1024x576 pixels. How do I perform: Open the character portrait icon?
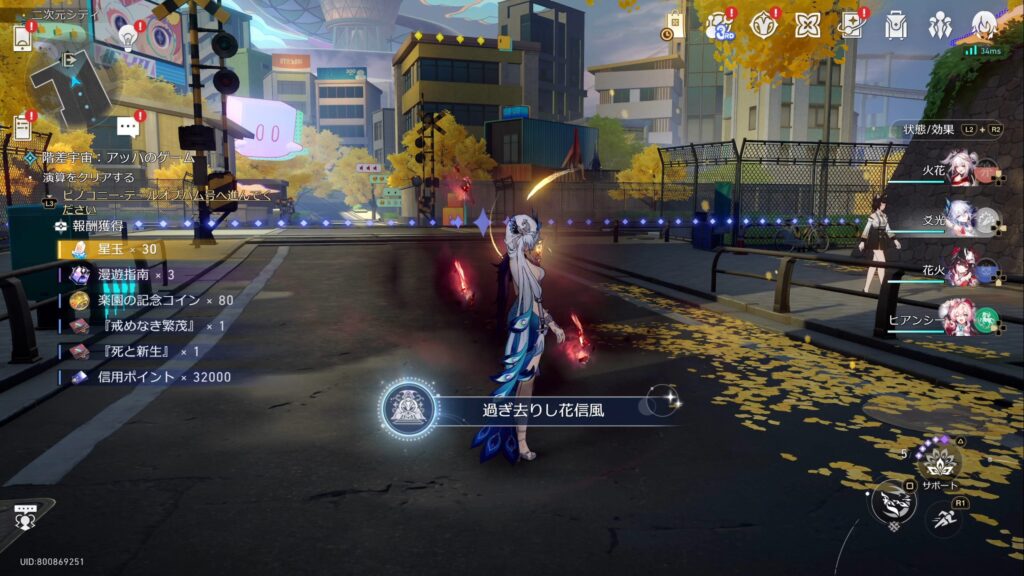coord(984,25)
